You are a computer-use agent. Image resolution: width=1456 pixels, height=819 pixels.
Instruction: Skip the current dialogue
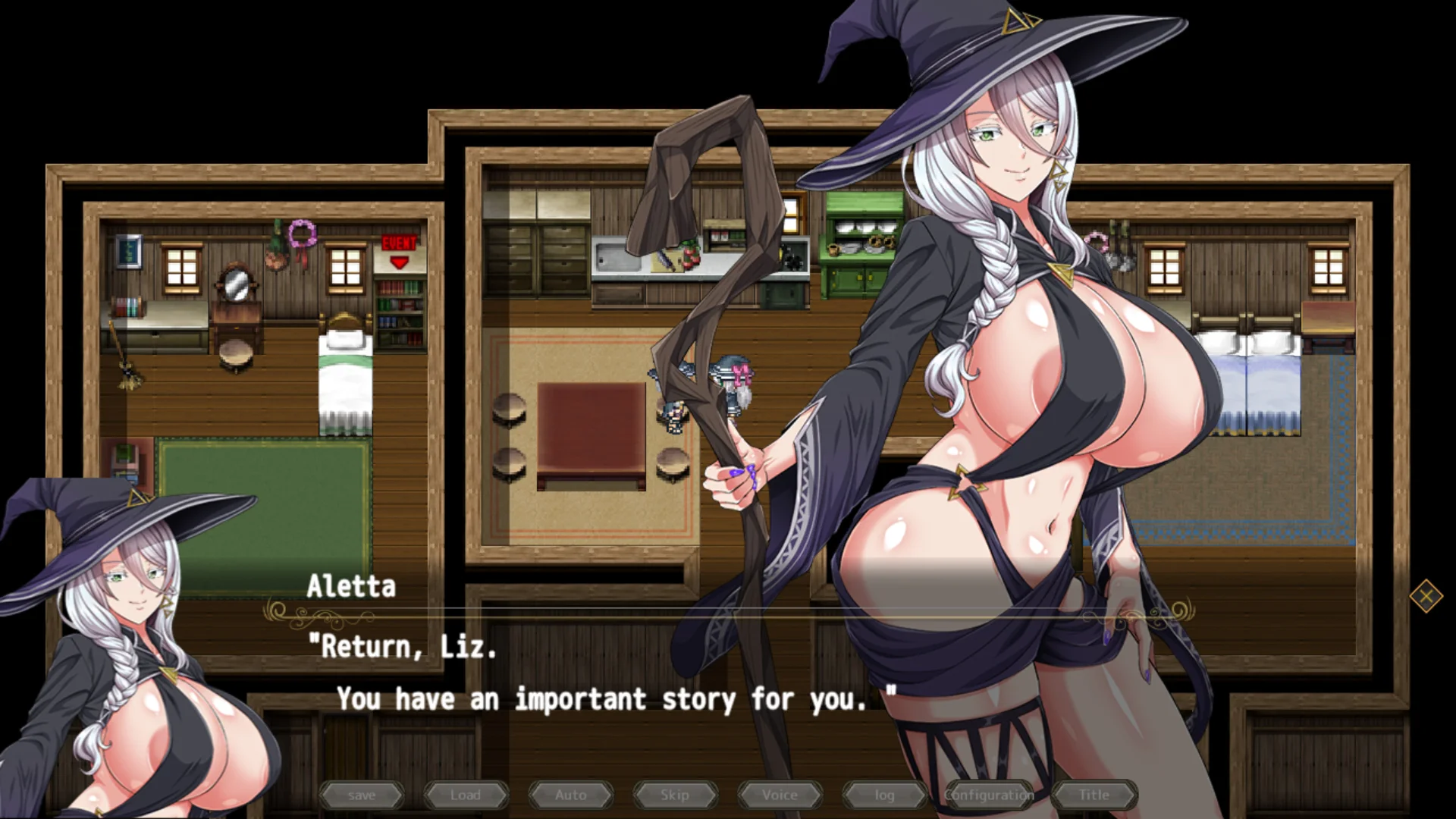point(675,795)
